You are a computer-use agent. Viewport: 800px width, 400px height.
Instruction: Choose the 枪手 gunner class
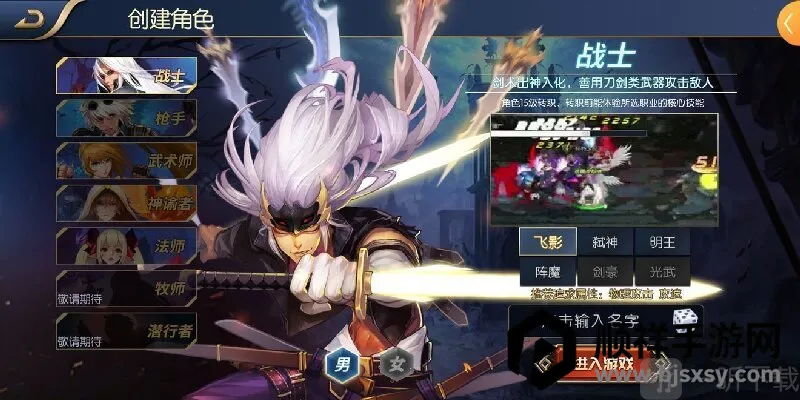pos(126,118)
